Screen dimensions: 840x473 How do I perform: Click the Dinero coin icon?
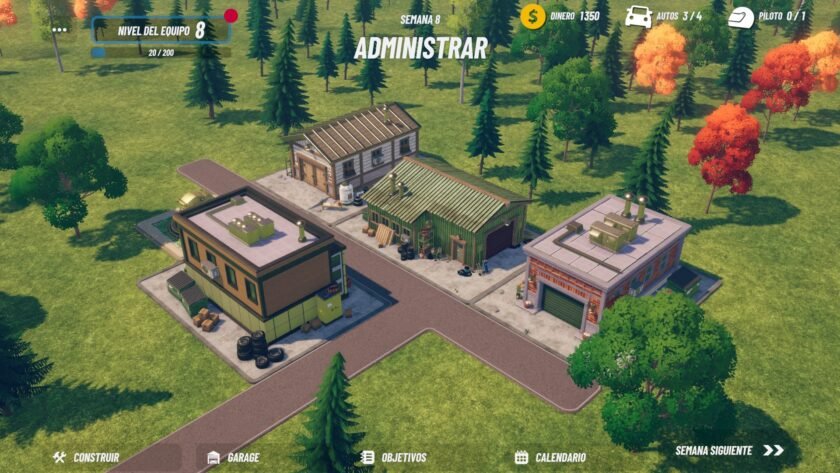pyautogui.click(x=533, y=16)
